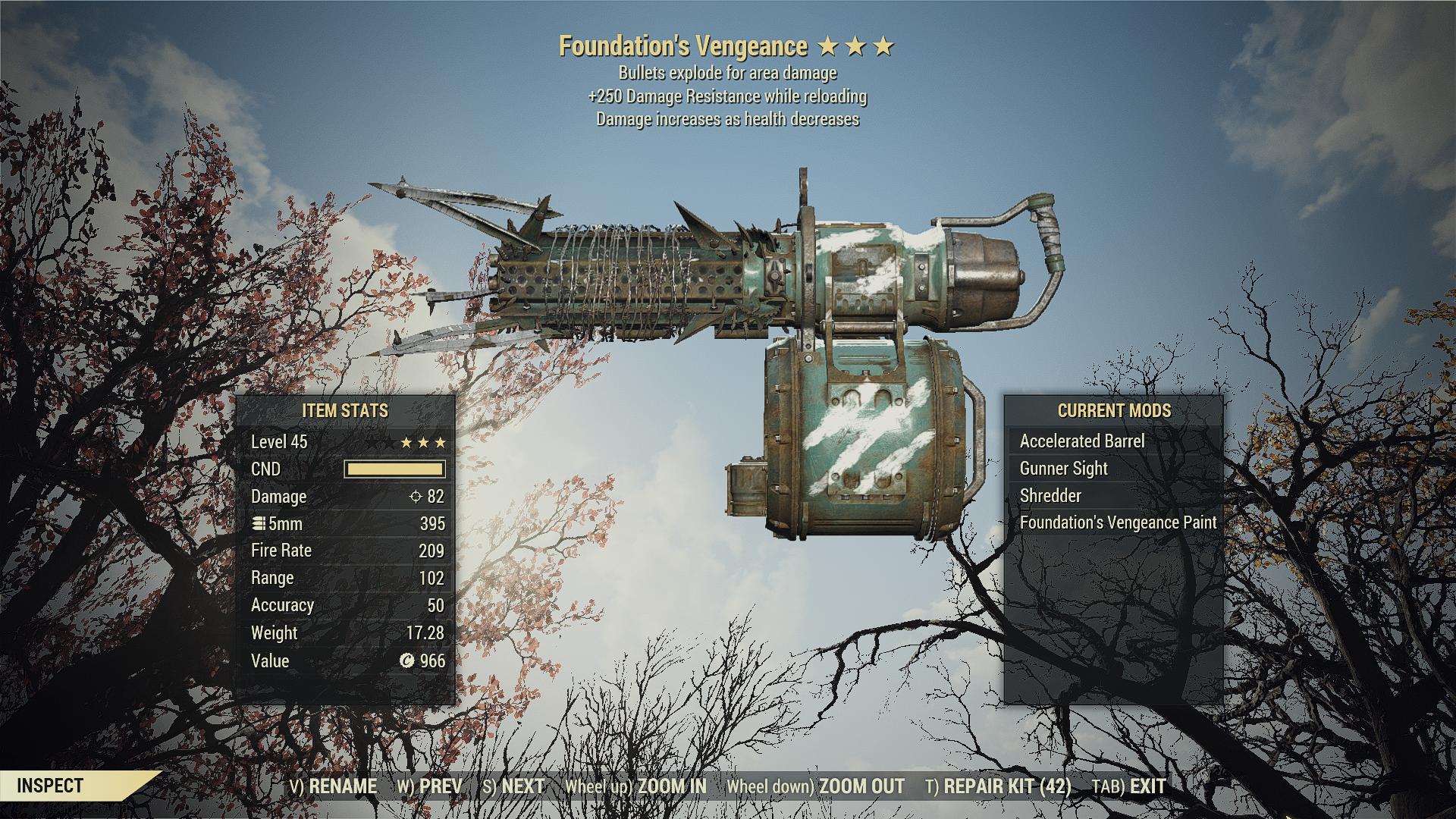
Task: Go to the previous item with Prev
Action: pos(430,786)
